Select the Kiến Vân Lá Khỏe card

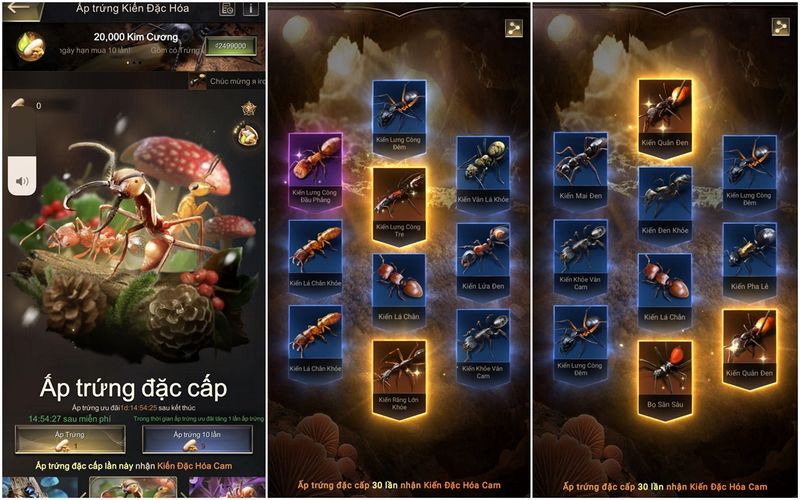coord(483,171)
